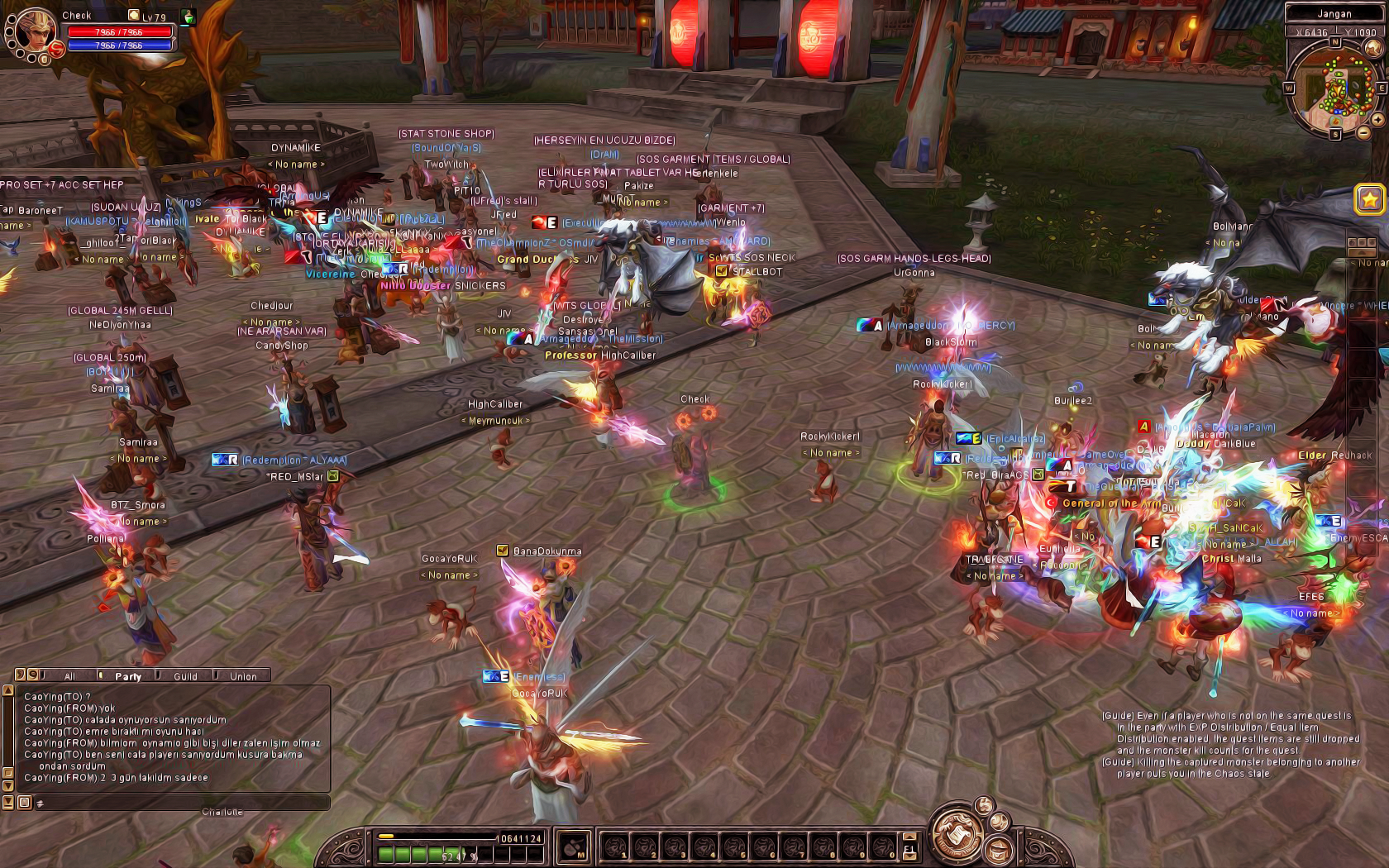
Task: Switch chat to the All tab
Action: click(70, 676)
